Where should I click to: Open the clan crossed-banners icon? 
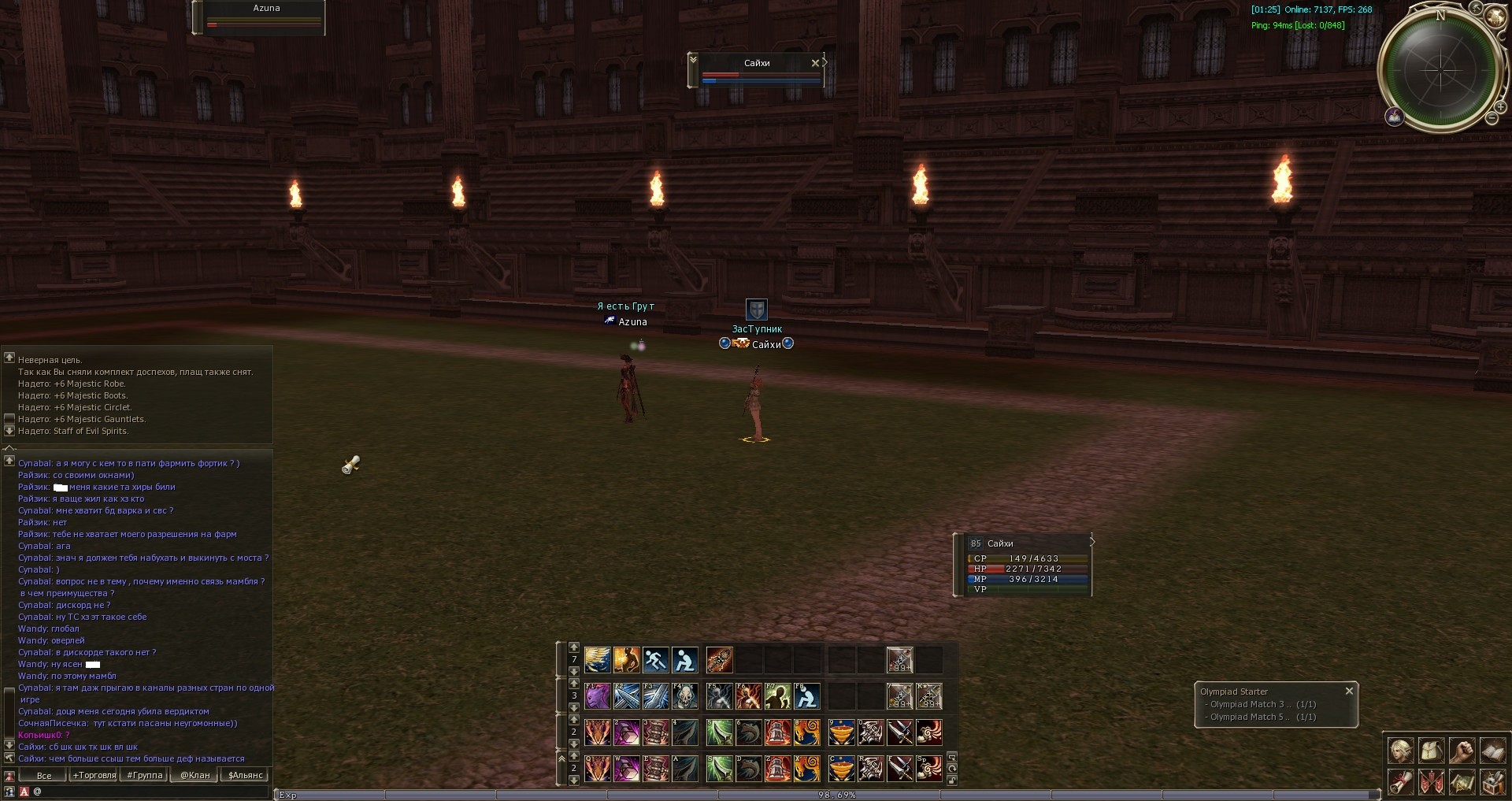[1431, 782]
